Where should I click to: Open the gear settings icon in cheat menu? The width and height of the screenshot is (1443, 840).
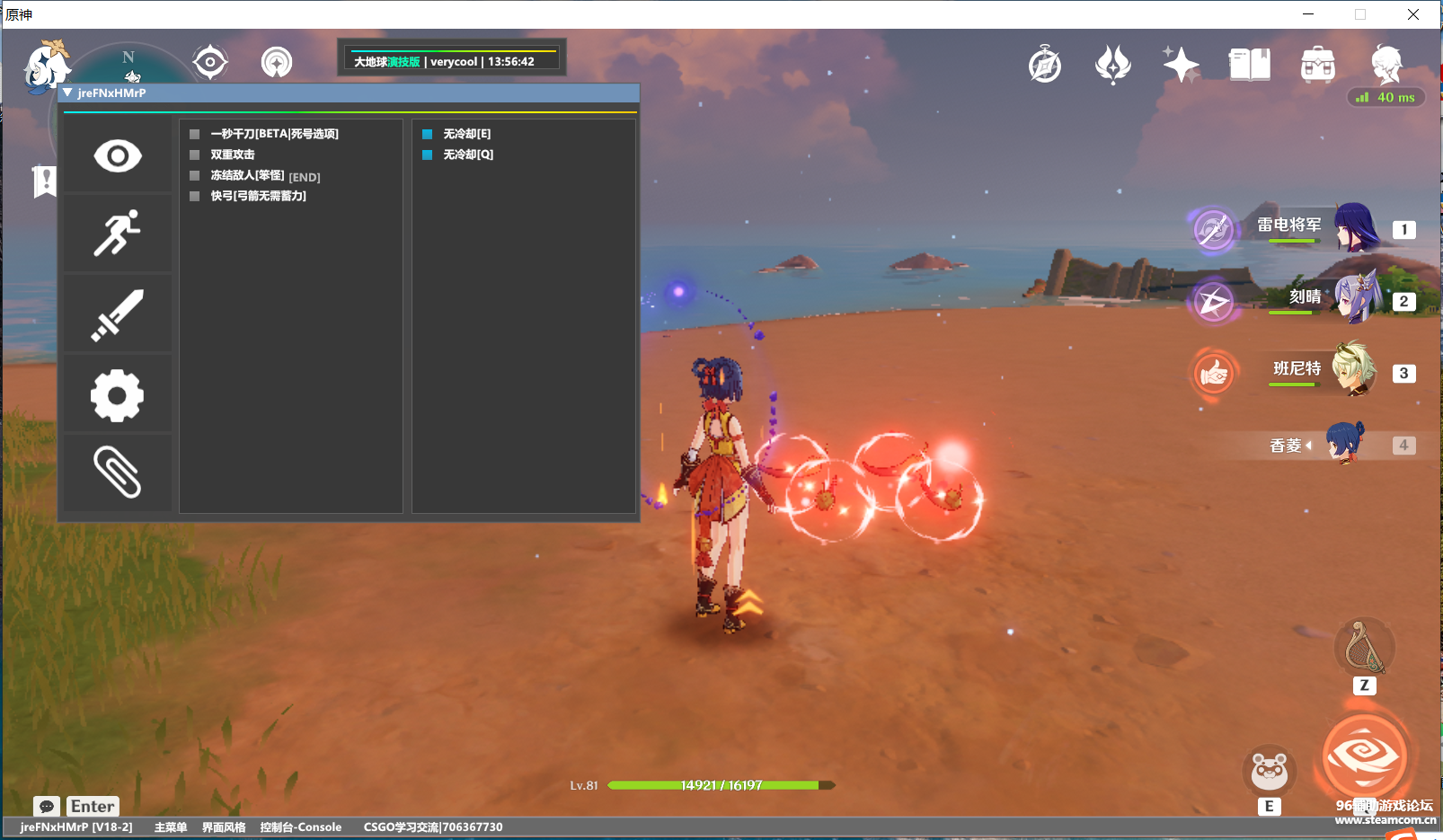(x=116, y=393)
